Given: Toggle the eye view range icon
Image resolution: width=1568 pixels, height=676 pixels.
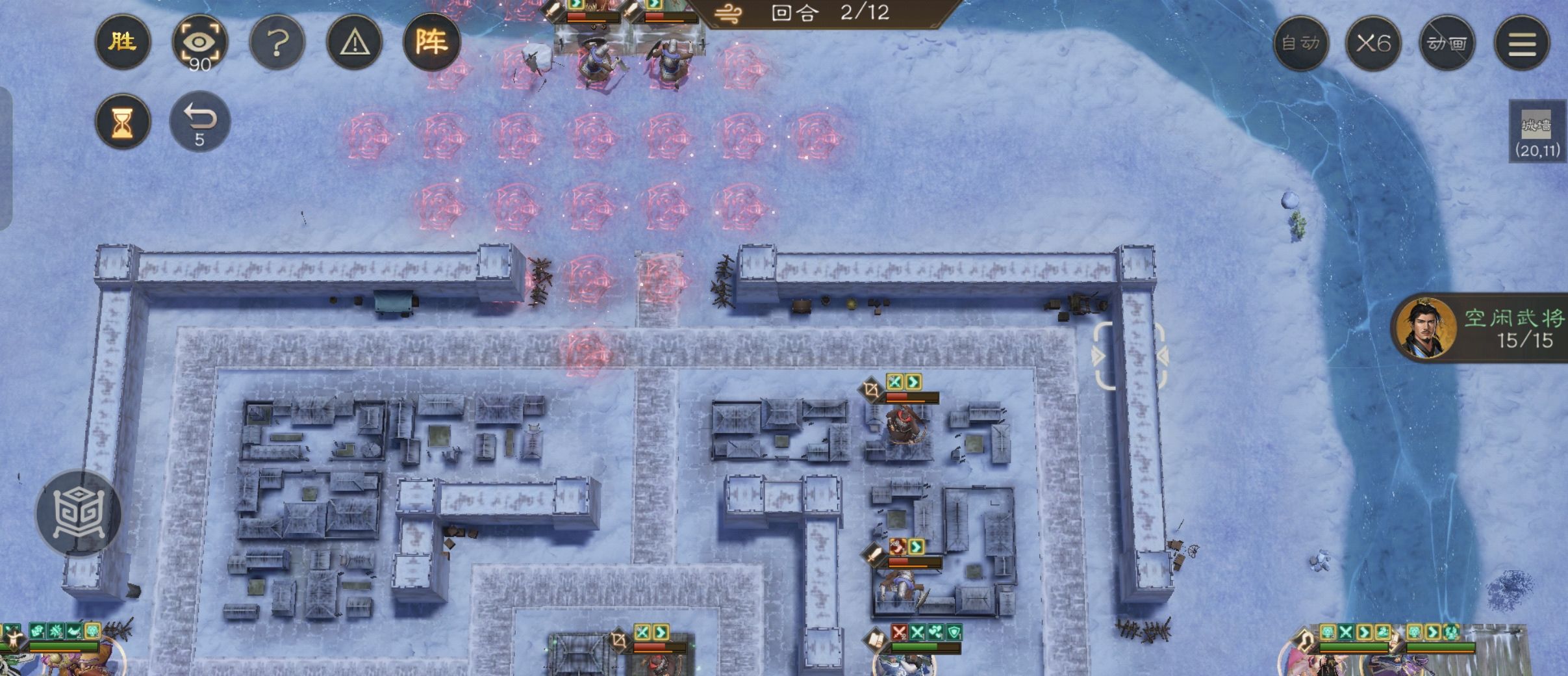Looking at the screenshot, I should (x=199, y=43).
